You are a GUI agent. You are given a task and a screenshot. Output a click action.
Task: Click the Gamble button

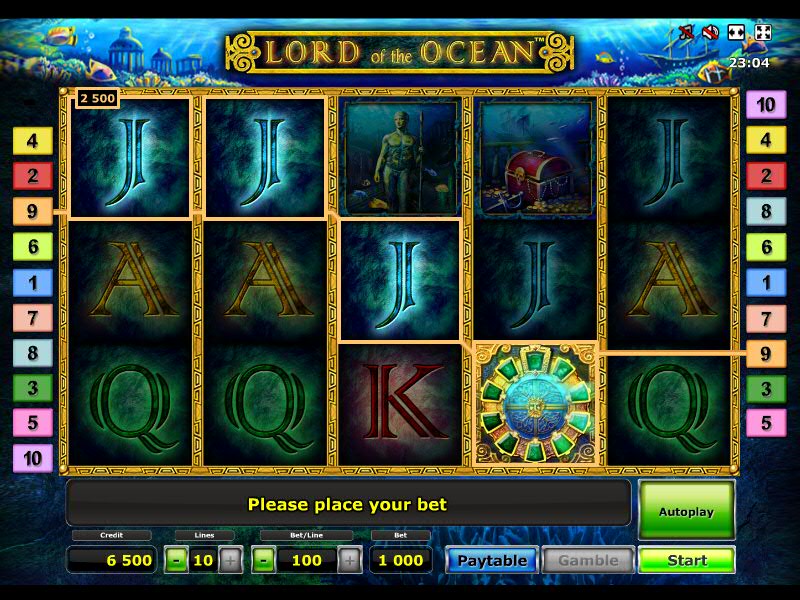click(x=588, y=560)
